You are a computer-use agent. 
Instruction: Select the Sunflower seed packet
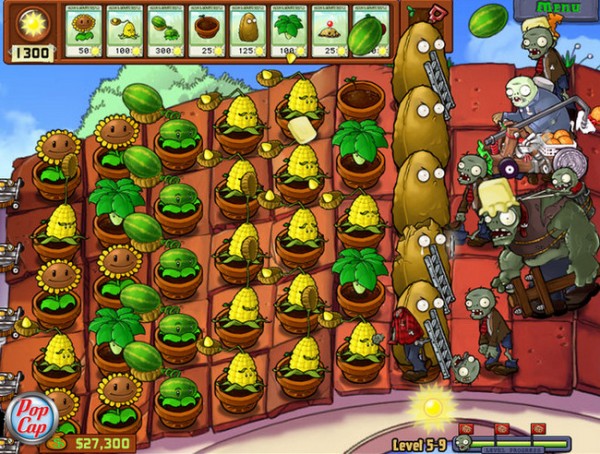[x=85, y=30]
